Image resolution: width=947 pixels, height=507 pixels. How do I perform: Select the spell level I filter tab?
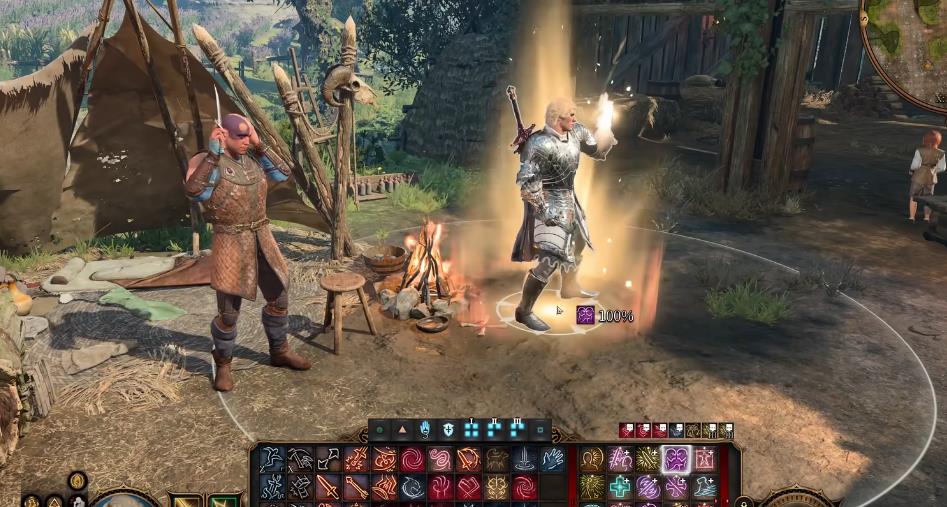pyautogui.click(x=471, y=430)
